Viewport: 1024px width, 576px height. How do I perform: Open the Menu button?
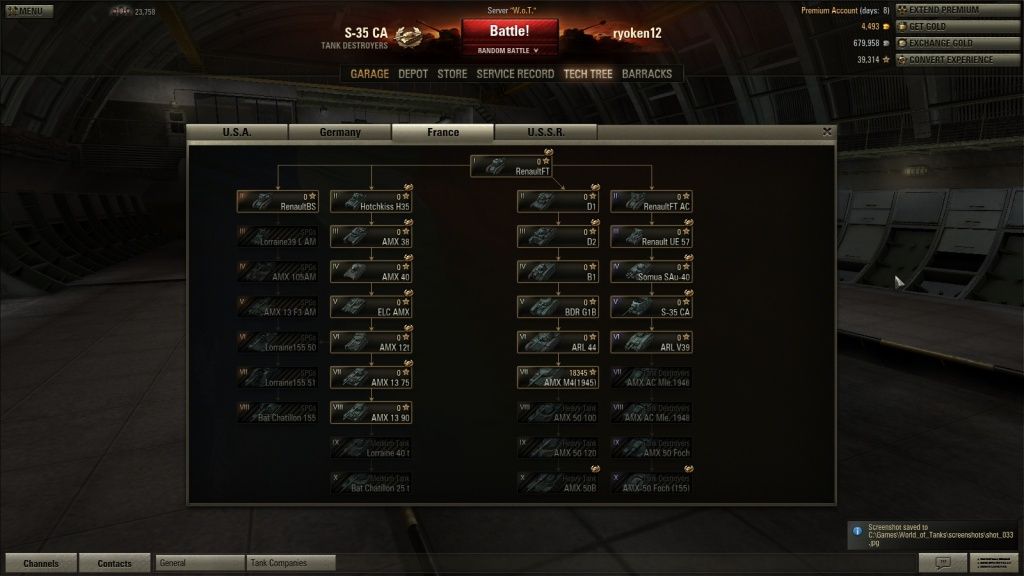pos(27,11)
